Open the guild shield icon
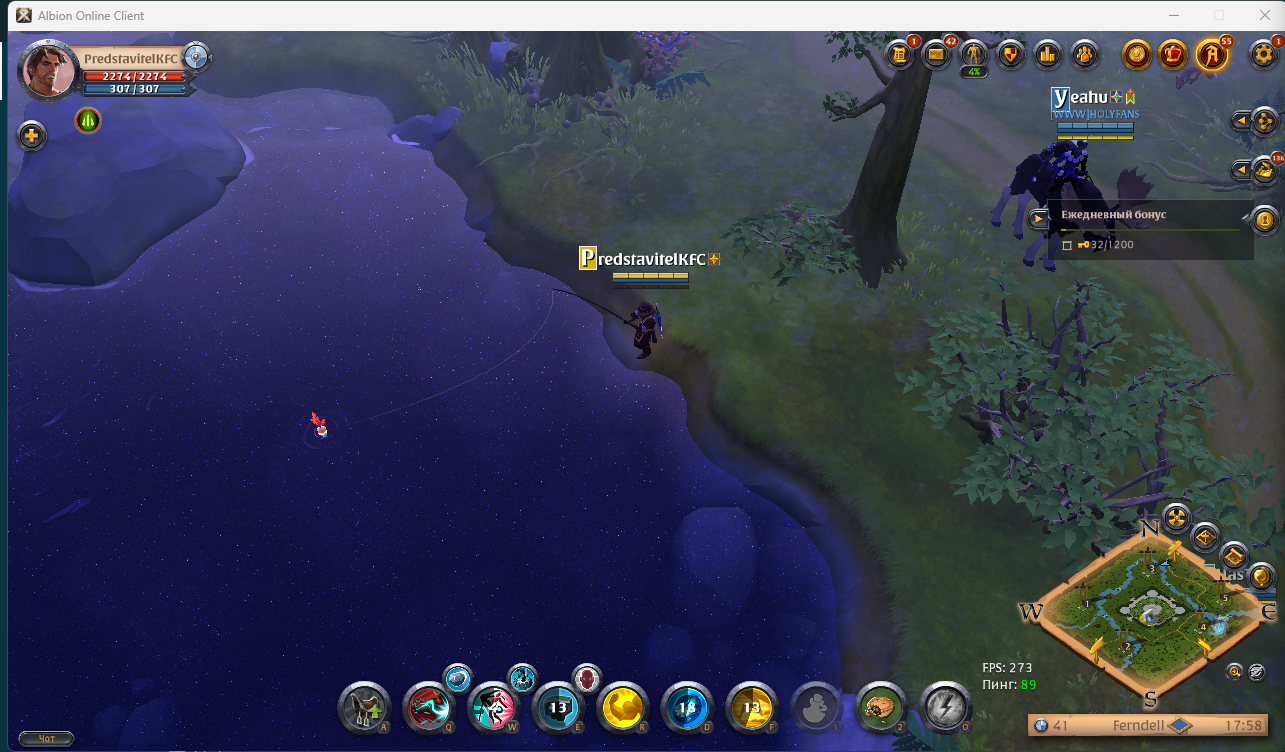The image size is (1285, 752). pyautogui.click(x=1010, y=54)
